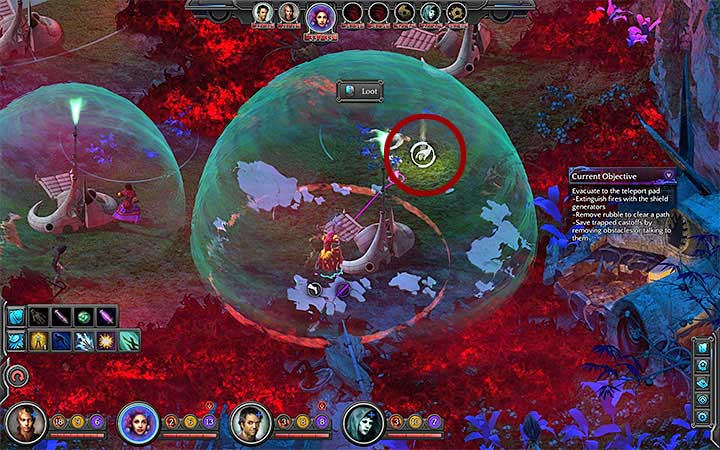The height and width of the screenshot is (450, 720).
Task: Pick the pale-faced woman's bottom party portrait
Action: pyautogui.click(x=362, y=424)
